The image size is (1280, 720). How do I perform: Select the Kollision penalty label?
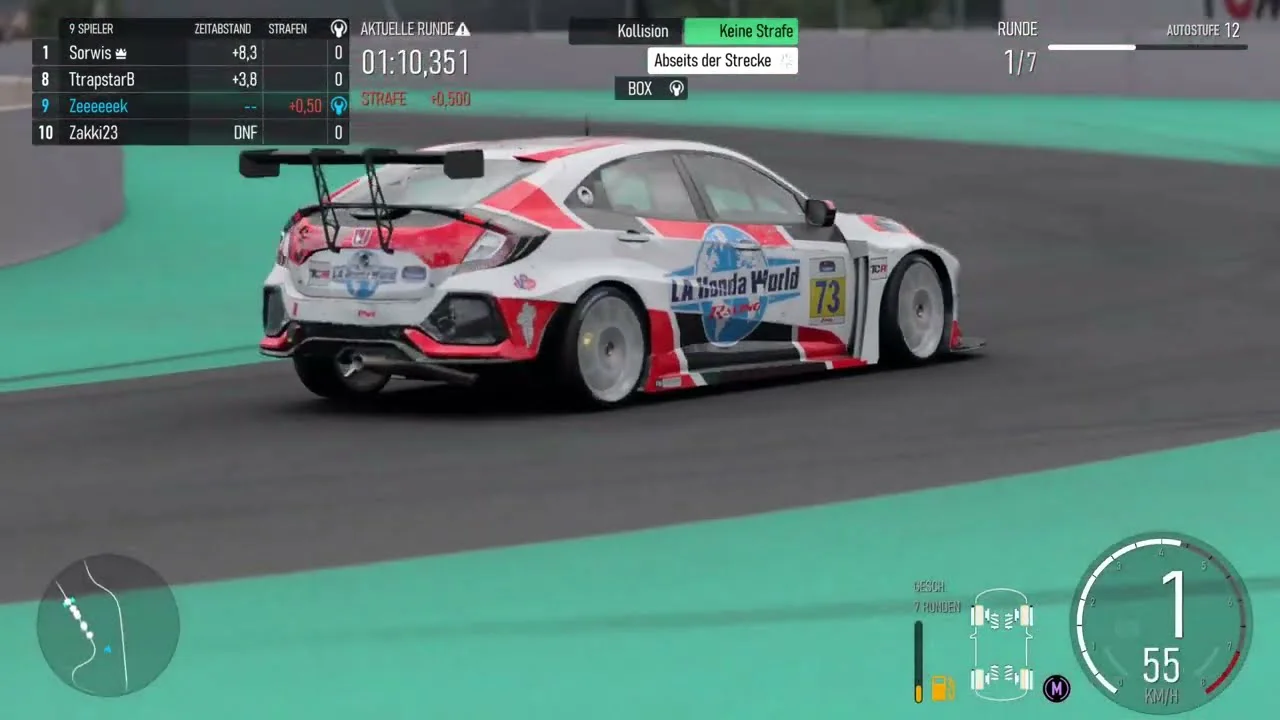tap(642, 31)
